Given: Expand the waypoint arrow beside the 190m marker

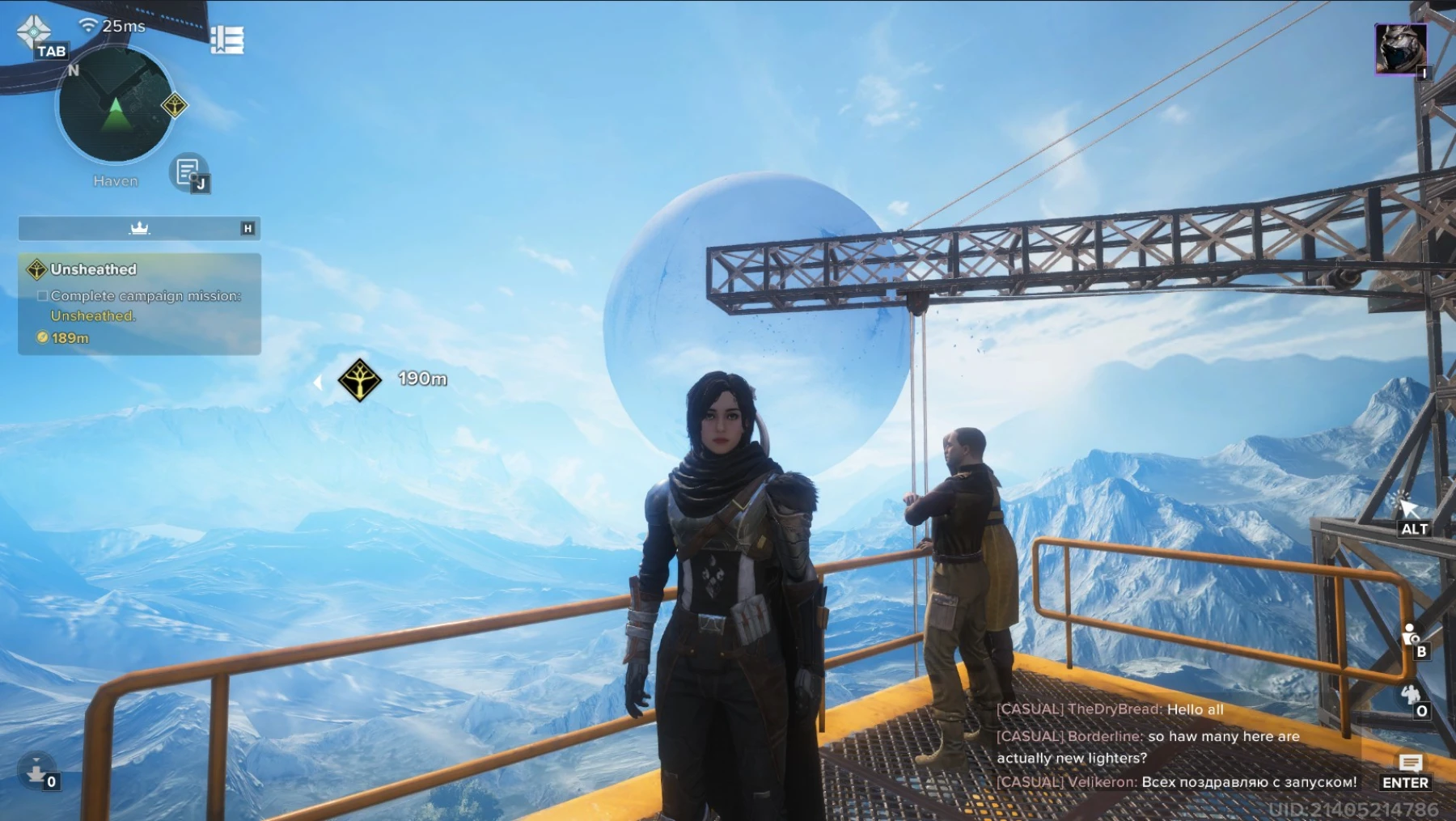Looking at the screenshot, I should [320, 382].
